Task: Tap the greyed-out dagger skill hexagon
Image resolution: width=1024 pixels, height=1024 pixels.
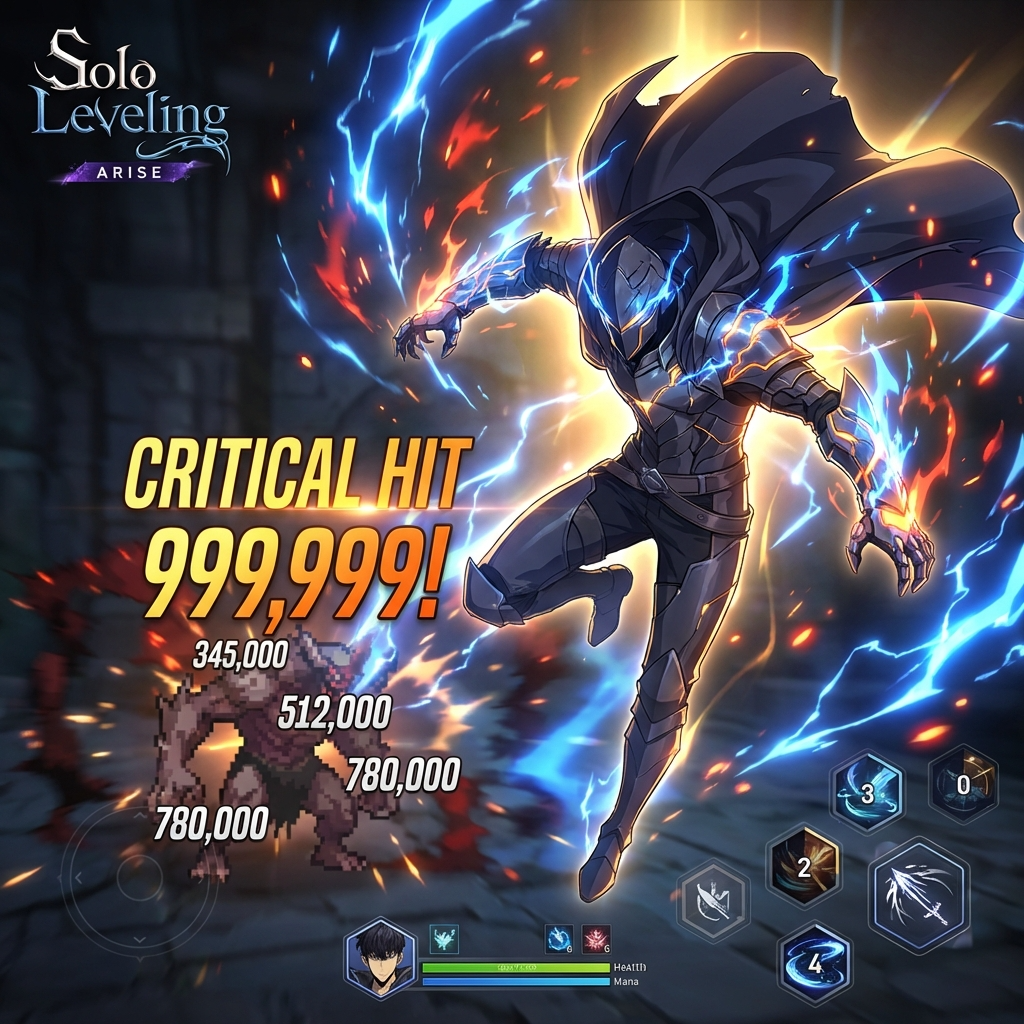Action: (x=713, y=901)
